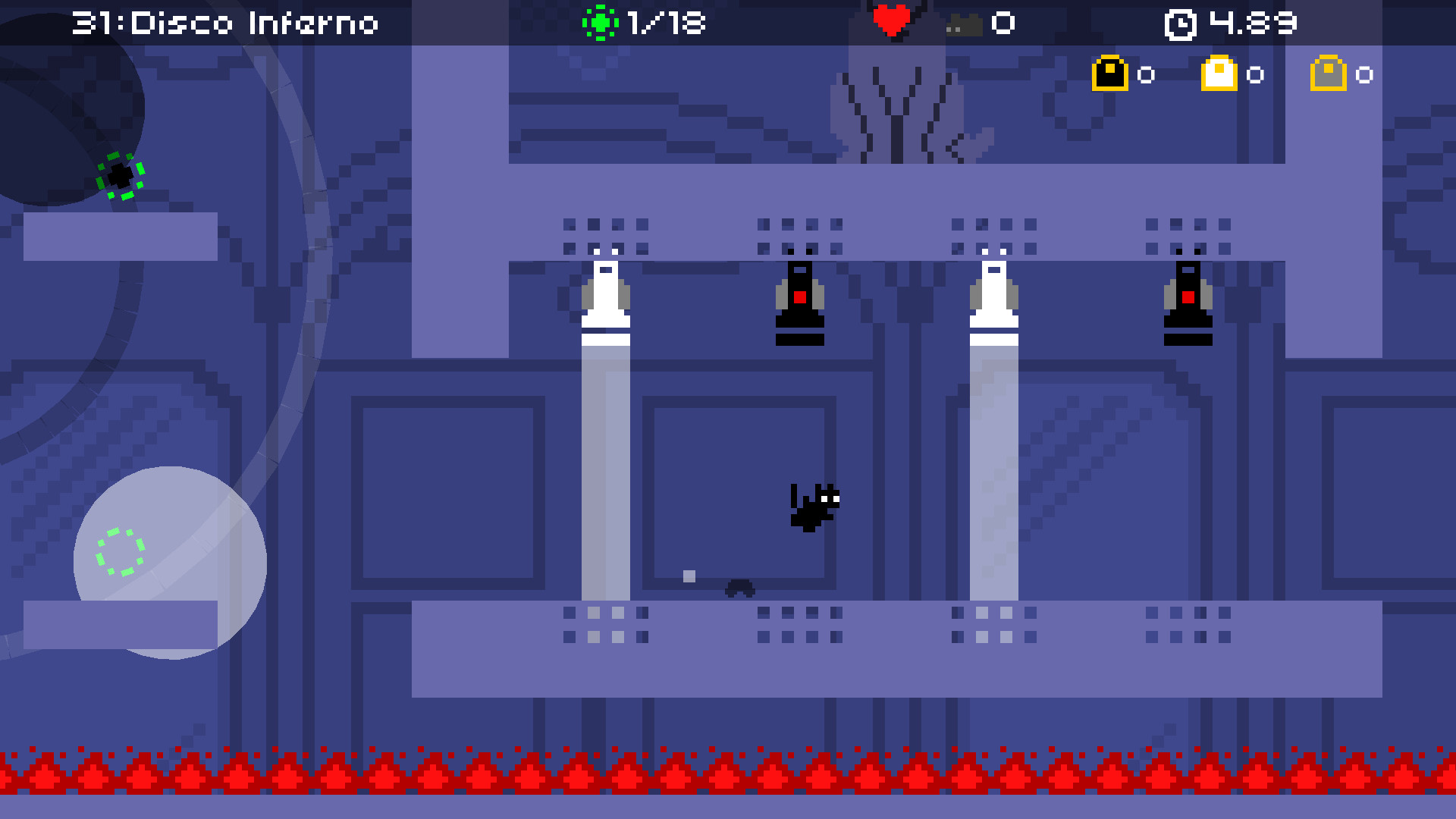
Task: Click the green collectible counter icon
Action: (x=599, y=23)
